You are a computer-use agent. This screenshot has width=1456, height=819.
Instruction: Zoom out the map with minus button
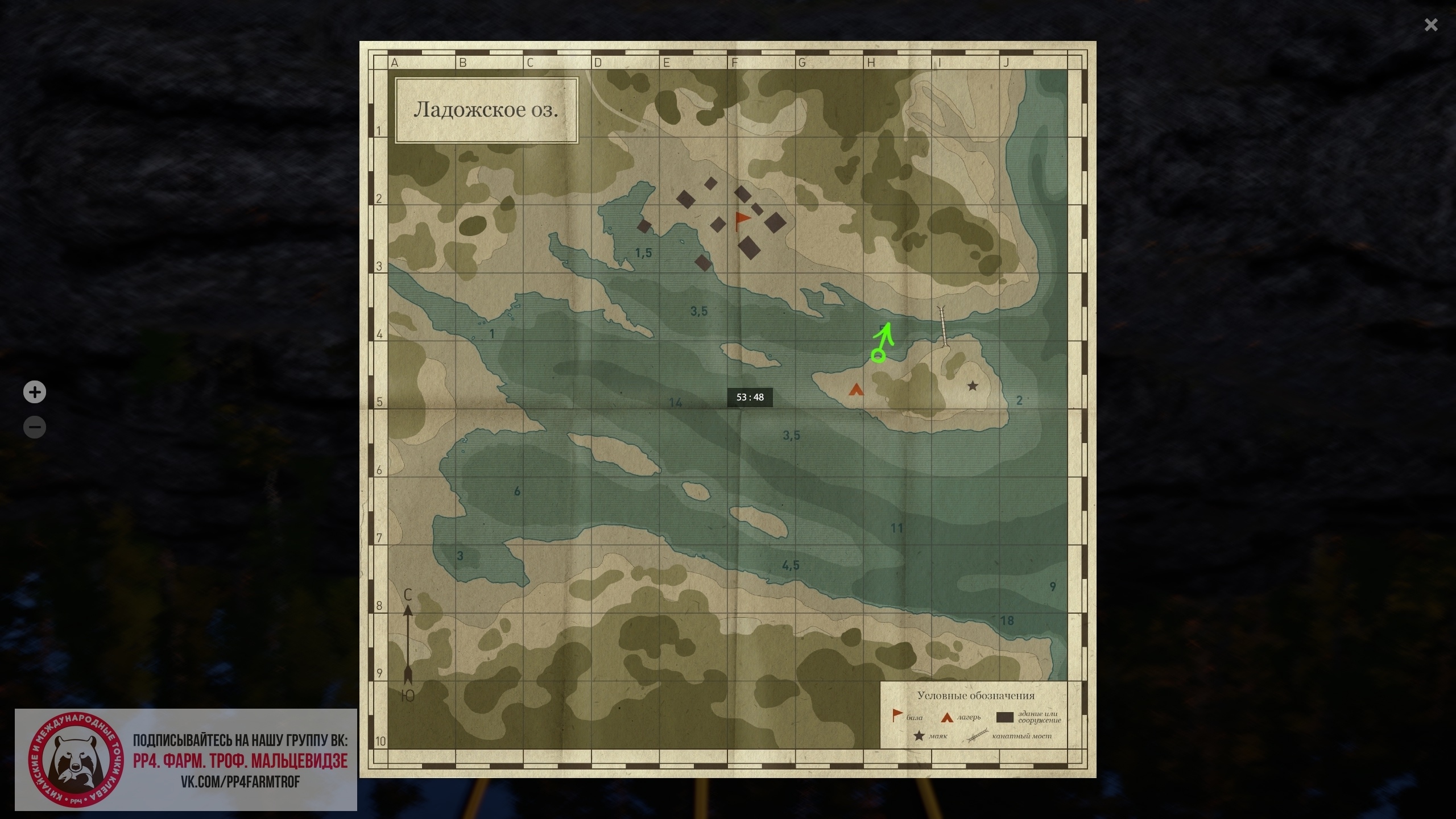tap(35, 427)
